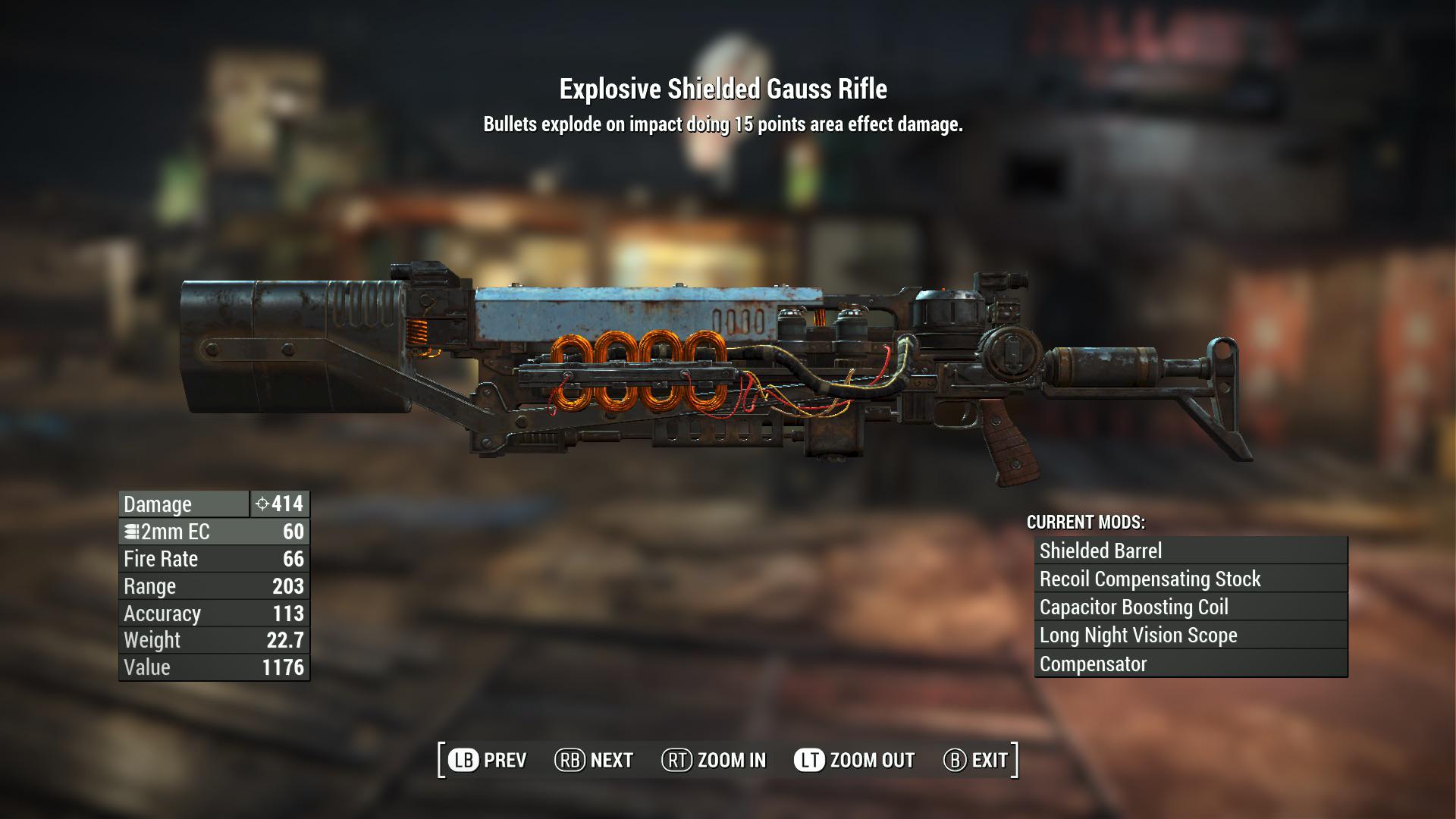Select the Damage row in the stats table
1456x819 pixels.
[x=182, y=504]
